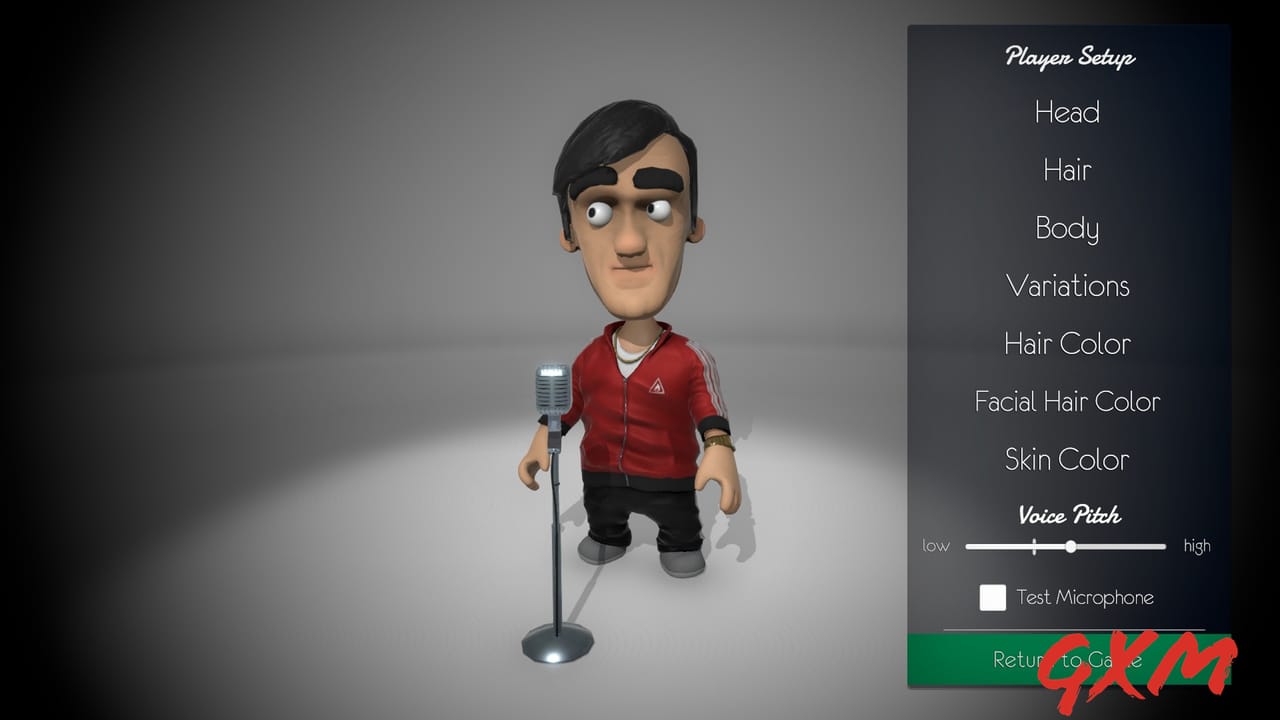This screenshot has width=1280, height=720.
Task: Click the slider's left tick marker
Action: [x=1035, y=547]
